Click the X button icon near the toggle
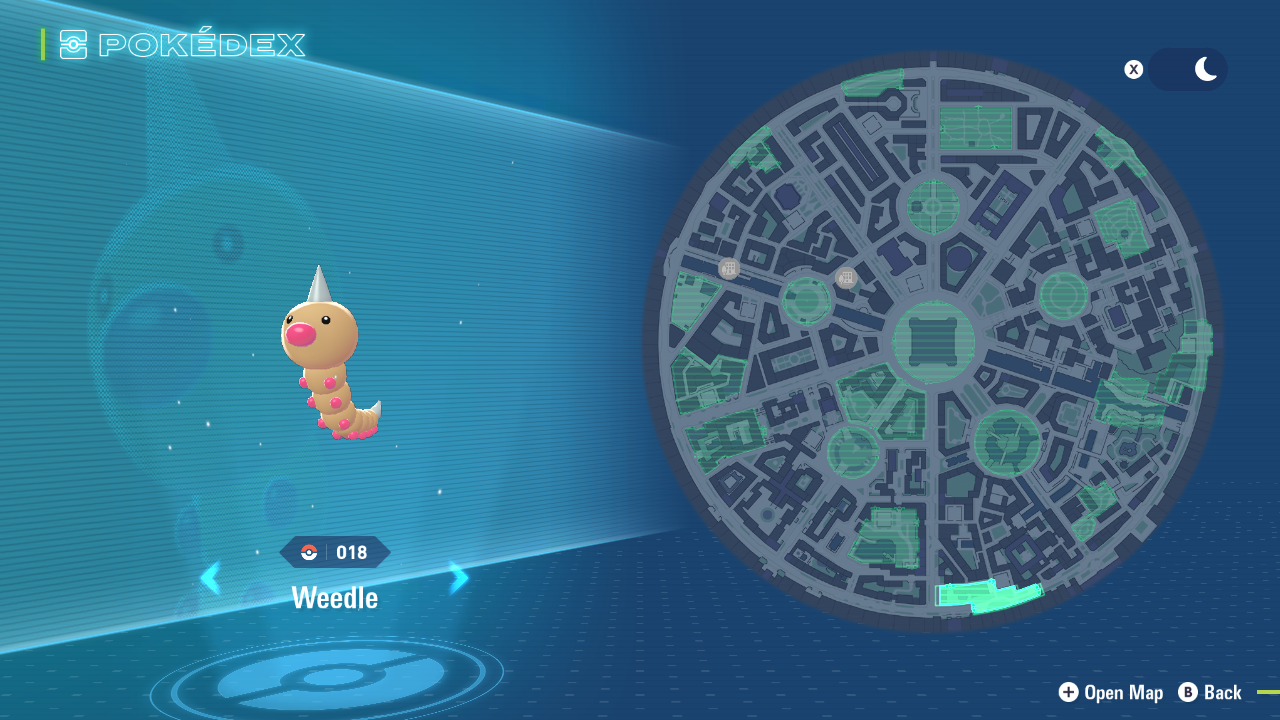1280x720 pixels. (x=1133, y=69)
